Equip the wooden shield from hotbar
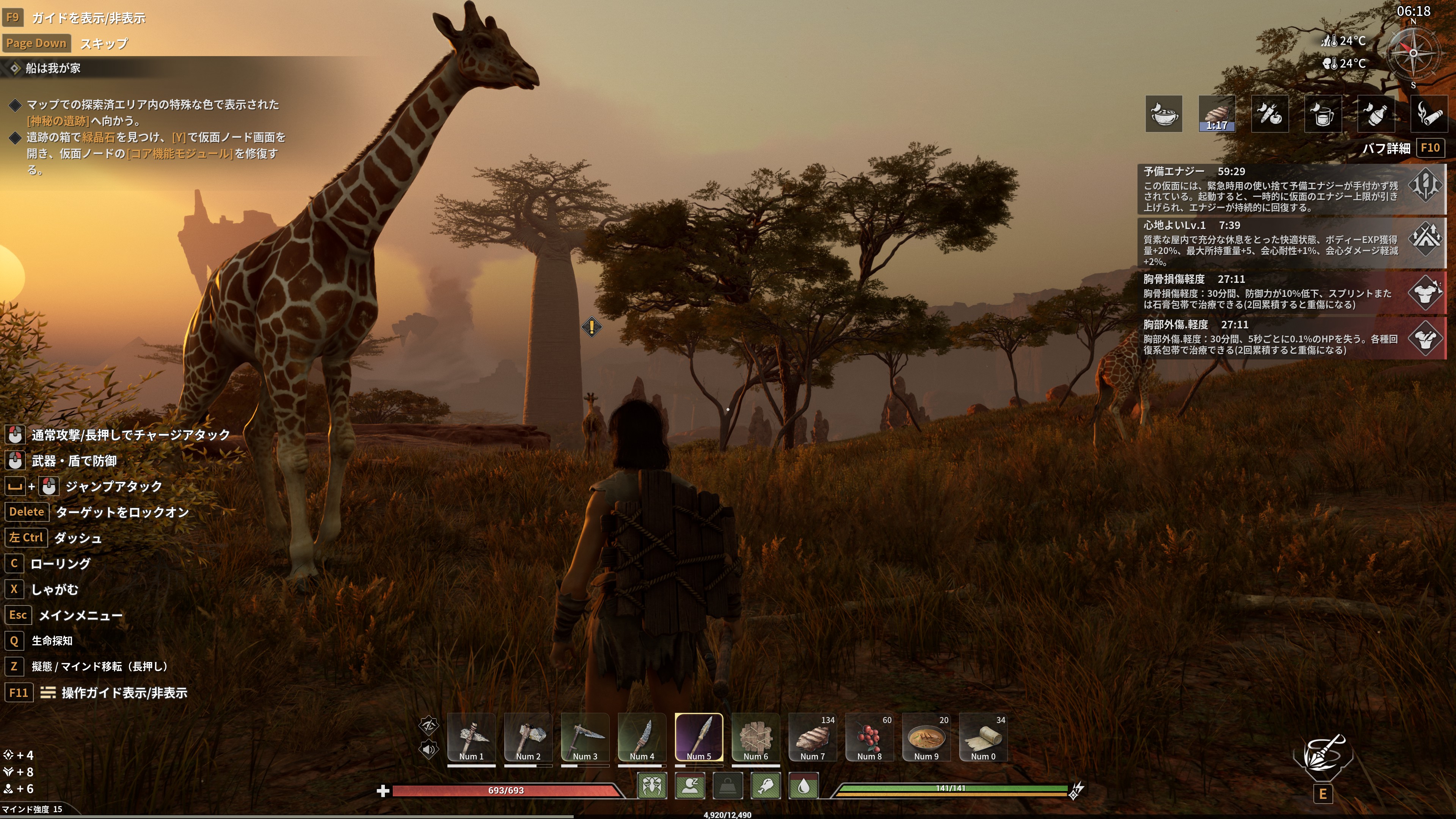Image resolution: width=1456 pixels, height=819 pixels. tap(756, 737)
